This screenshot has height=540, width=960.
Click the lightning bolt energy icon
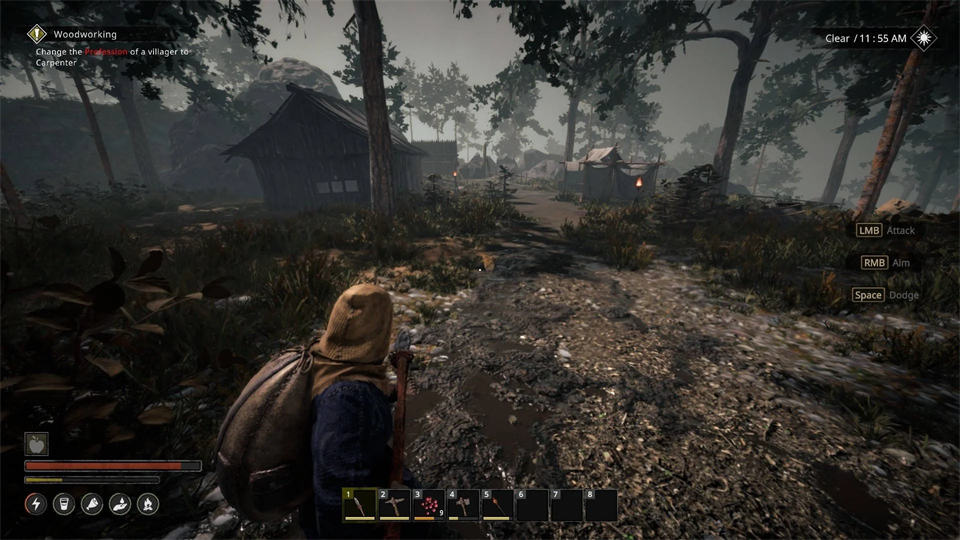pos(36,504)
